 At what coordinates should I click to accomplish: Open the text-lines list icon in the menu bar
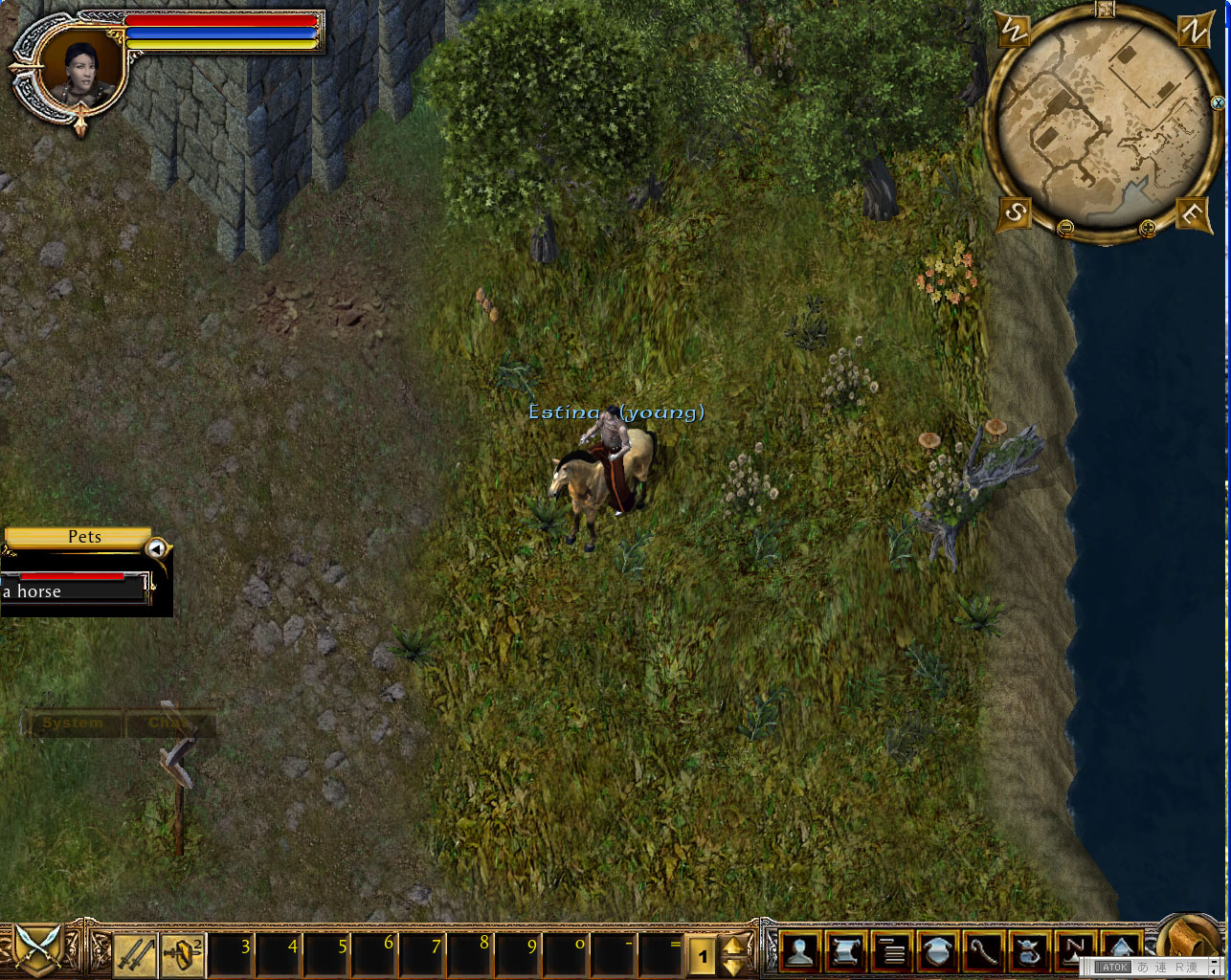(x=891, y=953)
